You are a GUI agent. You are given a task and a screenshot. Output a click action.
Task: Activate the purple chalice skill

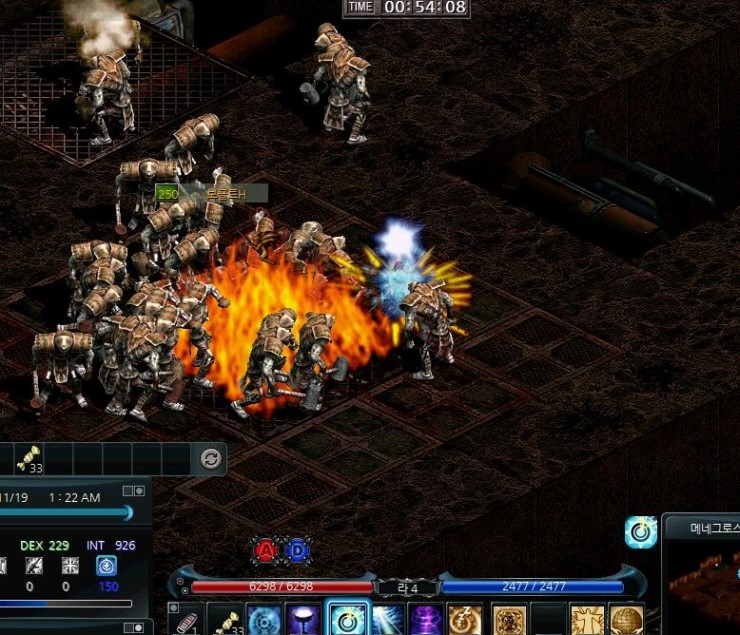pyautogui.click(x=305, y=621)
